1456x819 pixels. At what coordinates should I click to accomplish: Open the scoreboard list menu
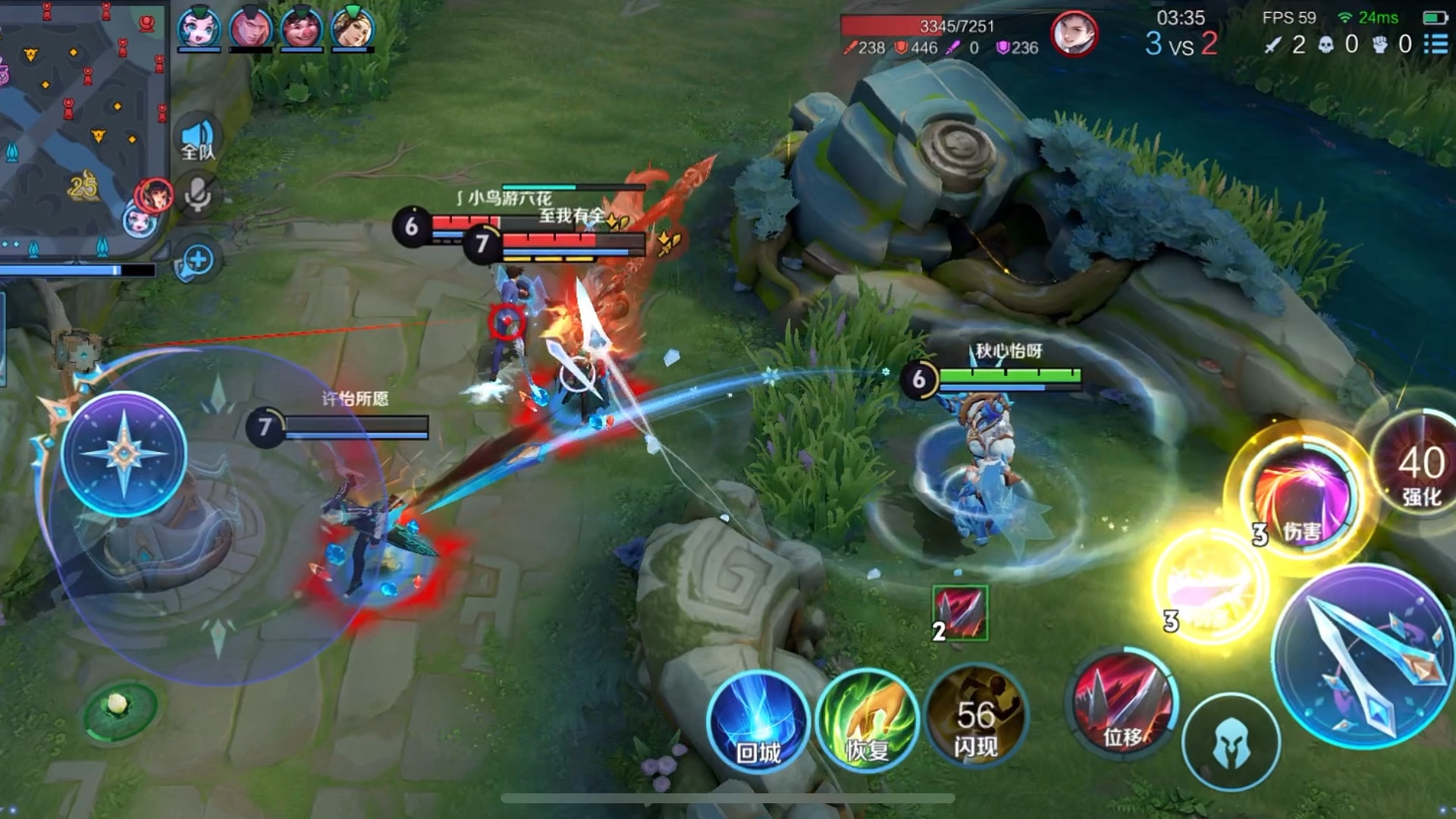click(1436, 44)
